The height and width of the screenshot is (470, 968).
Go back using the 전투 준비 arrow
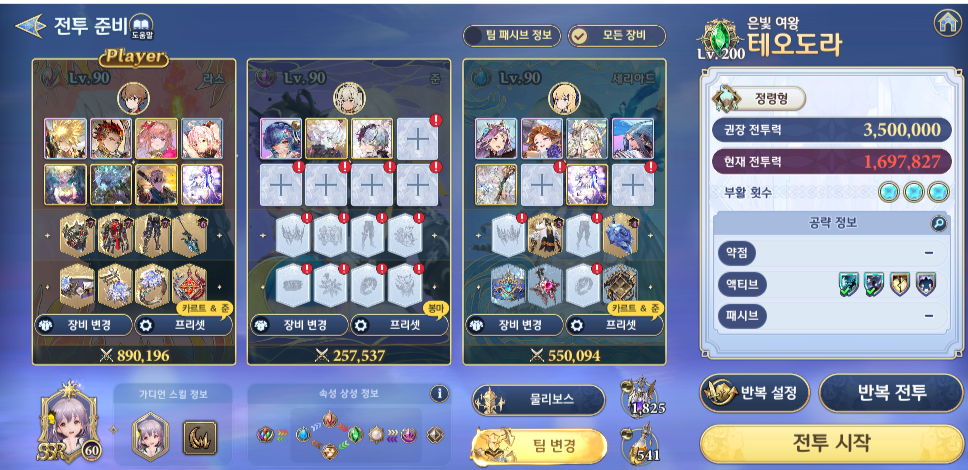click(x=30, y=25)
